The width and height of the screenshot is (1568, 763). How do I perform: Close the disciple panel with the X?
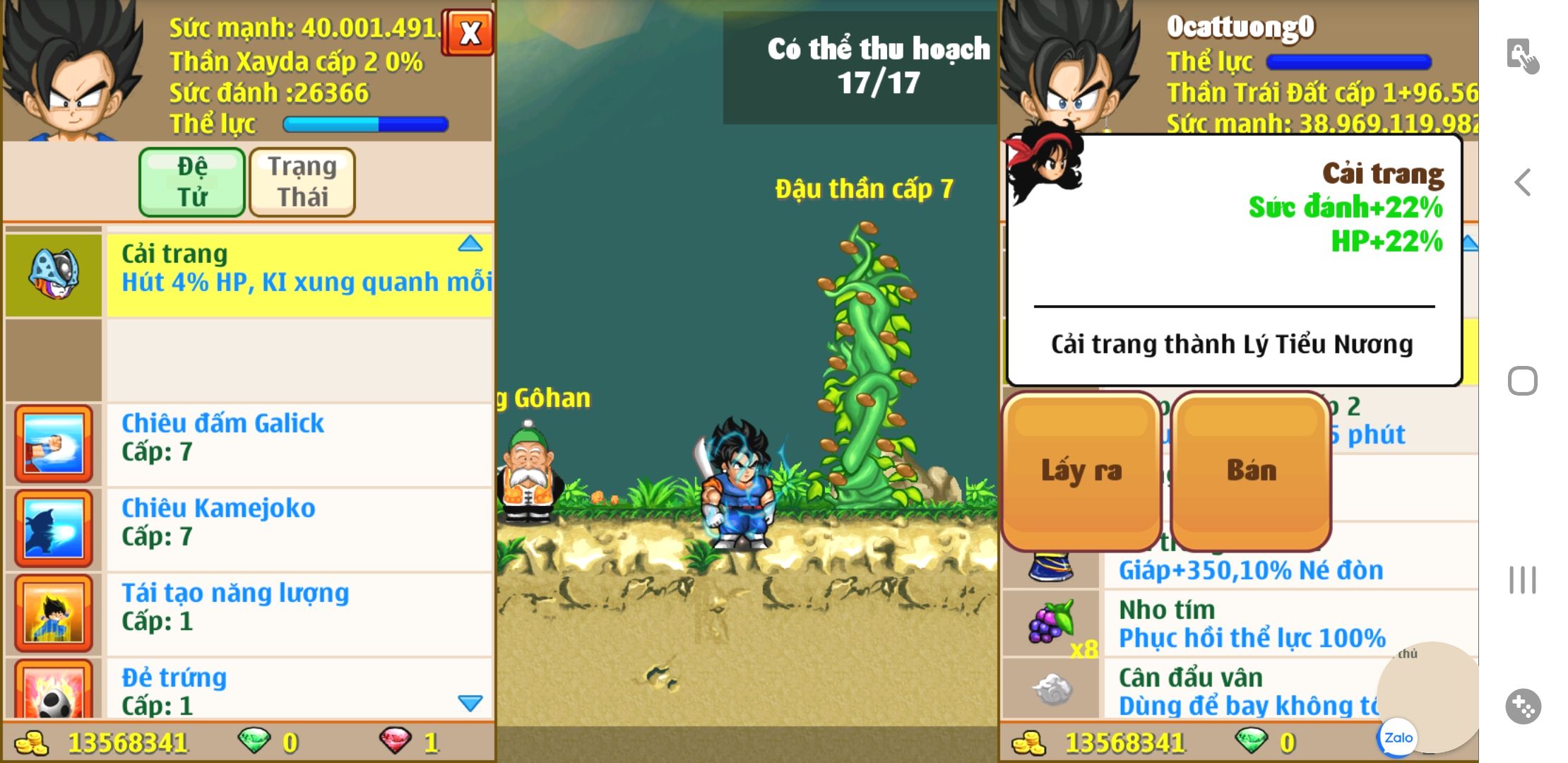tap(469, 33)
